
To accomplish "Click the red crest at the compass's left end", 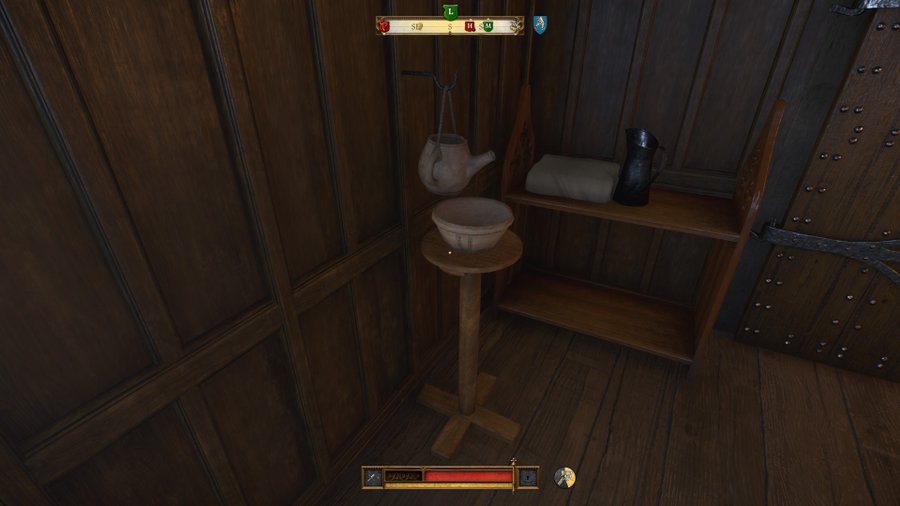I will (384, 26).
